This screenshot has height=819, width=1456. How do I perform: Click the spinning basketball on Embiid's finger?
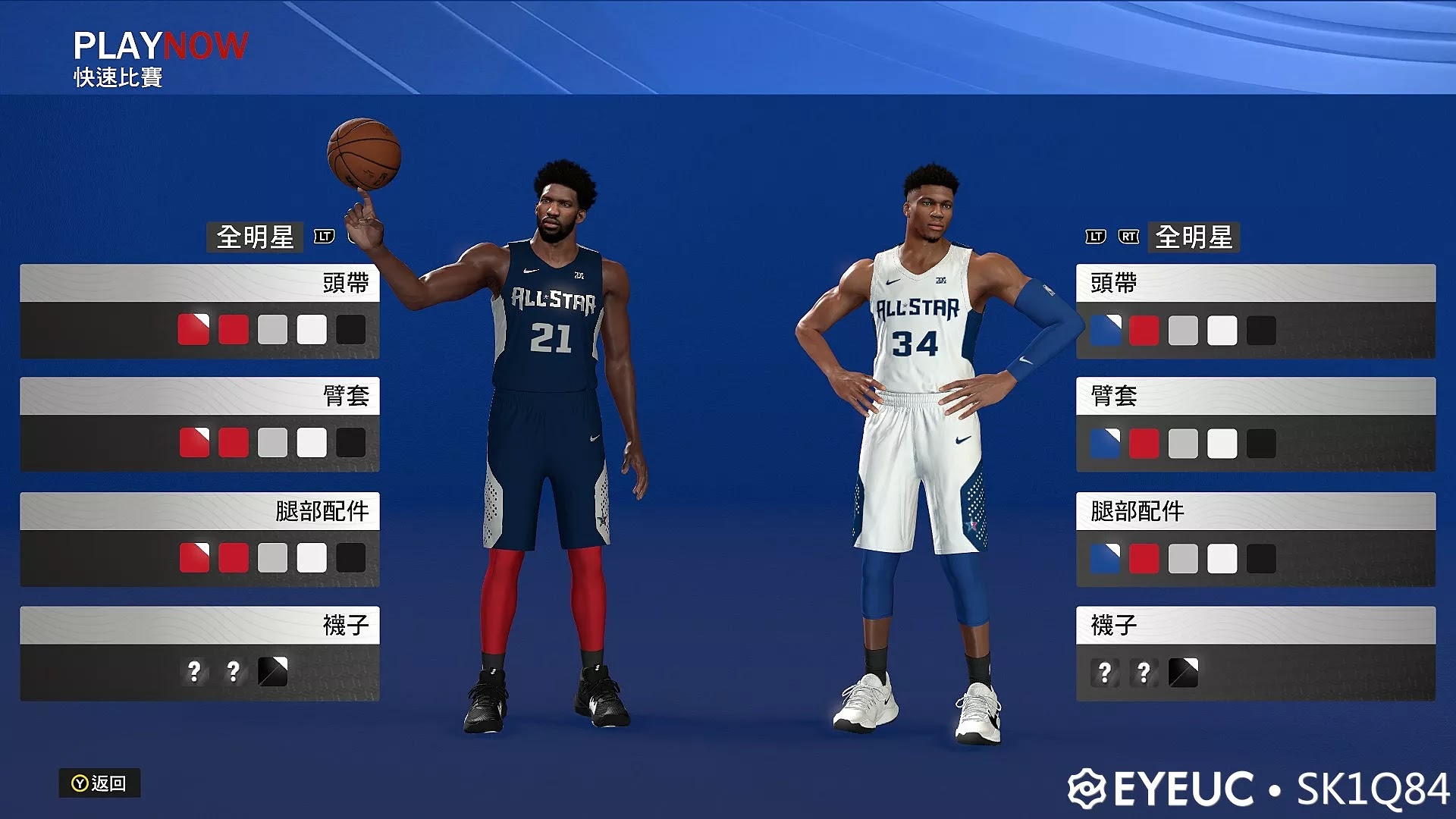362,152
